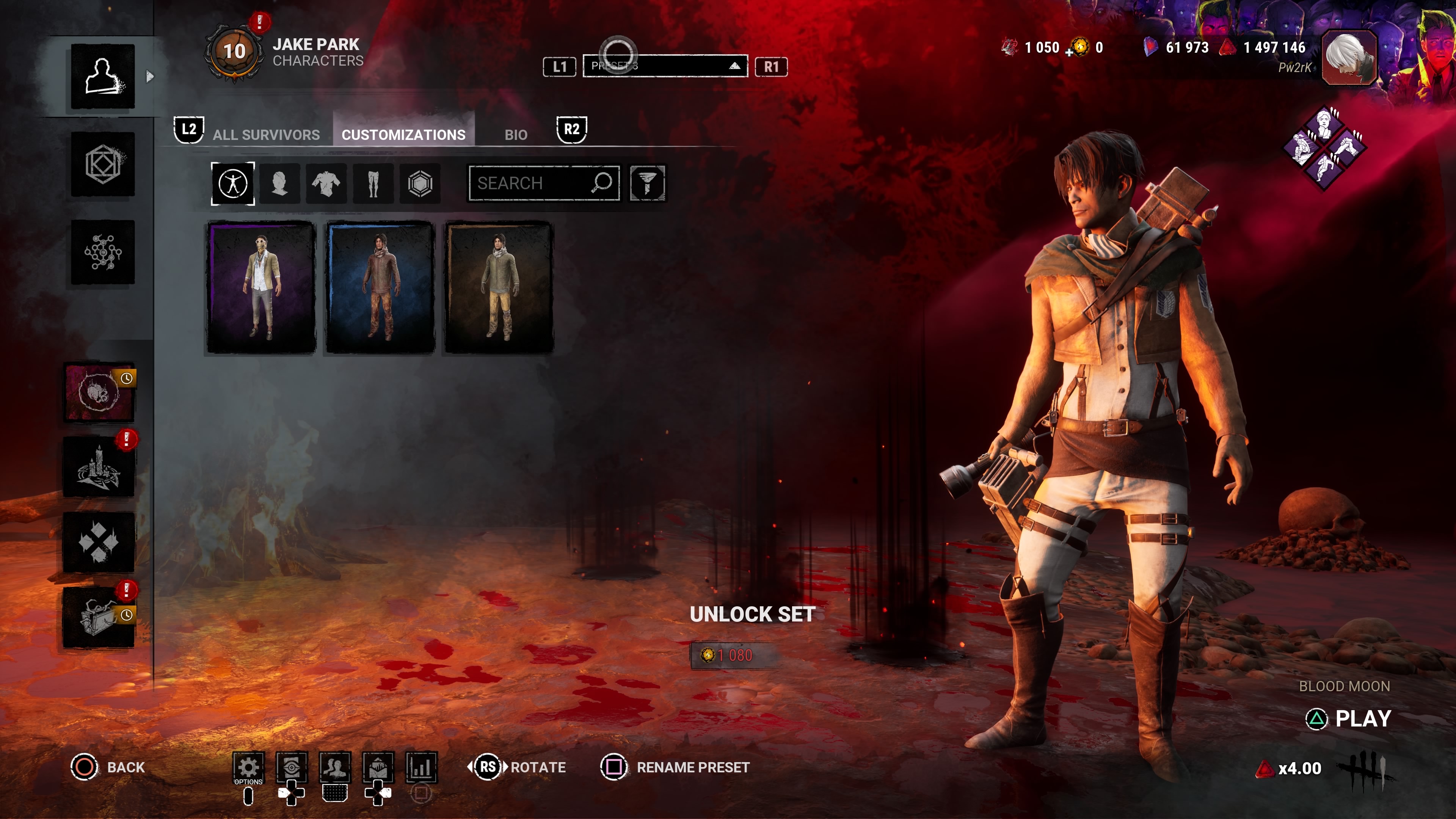Switch to the Bio tab

click(x=516, y=135)
